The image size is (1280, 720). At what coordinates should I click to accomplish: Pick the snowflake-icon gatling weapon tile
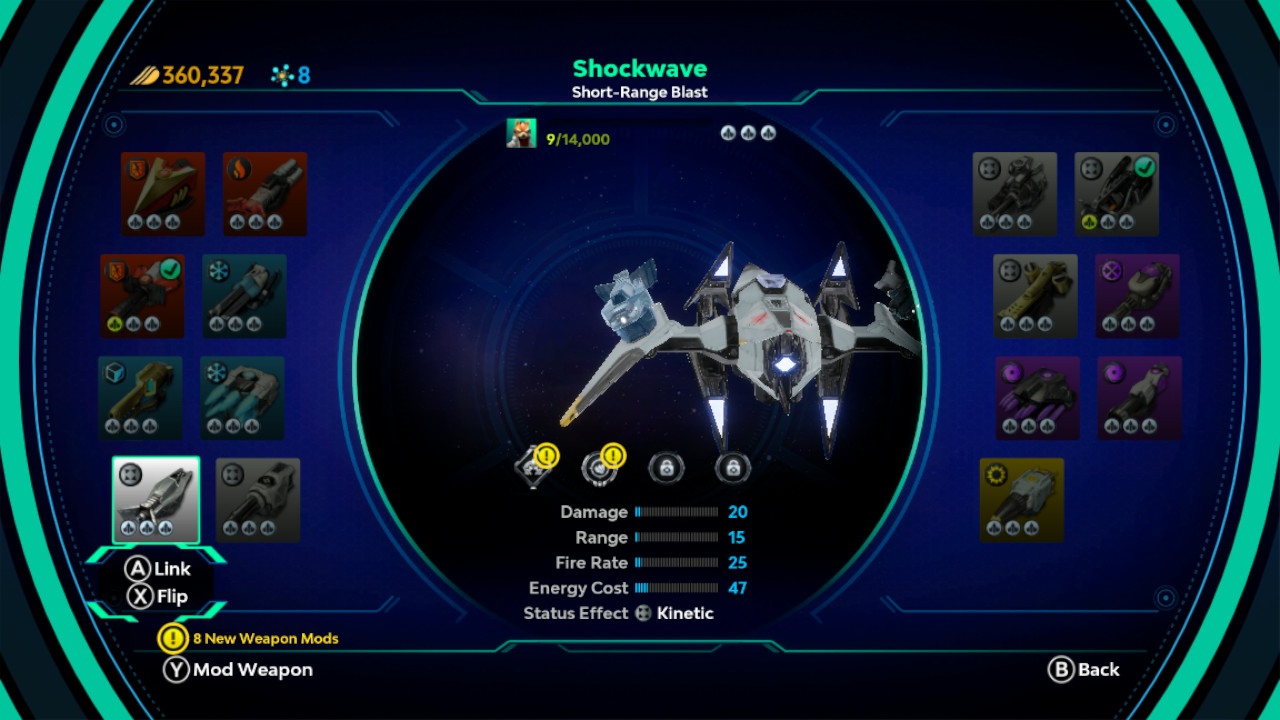pos(244,296)
